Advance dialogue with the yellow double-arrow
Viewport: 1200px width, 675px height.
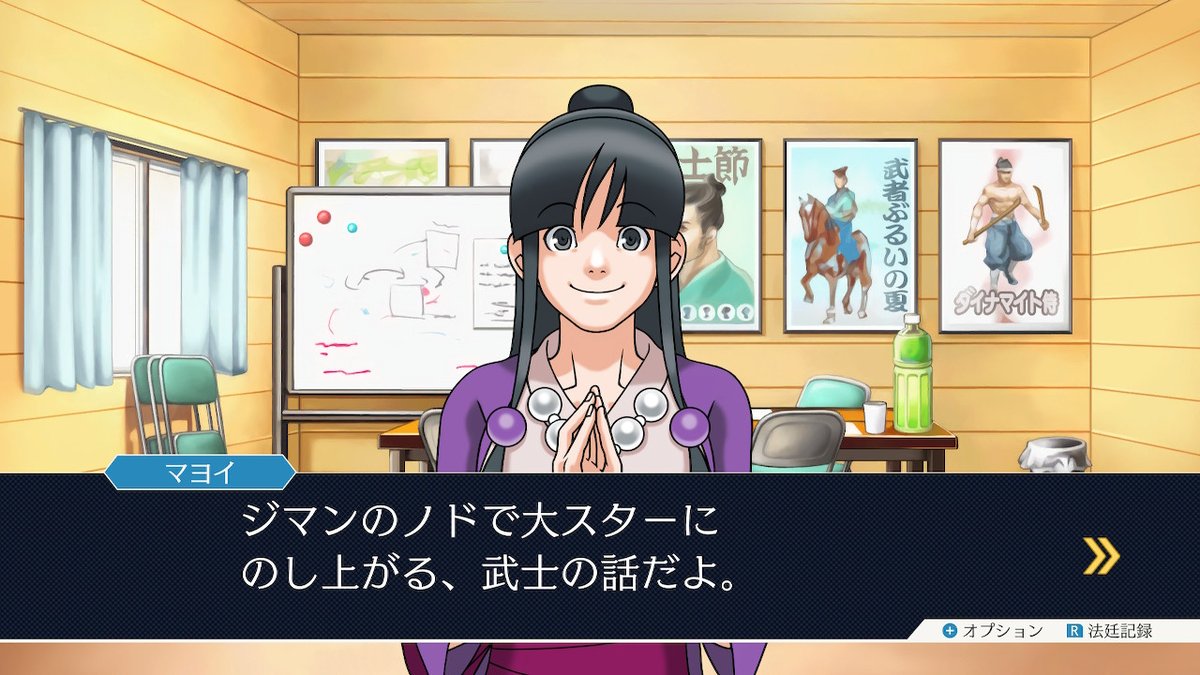click(1101, 556)
